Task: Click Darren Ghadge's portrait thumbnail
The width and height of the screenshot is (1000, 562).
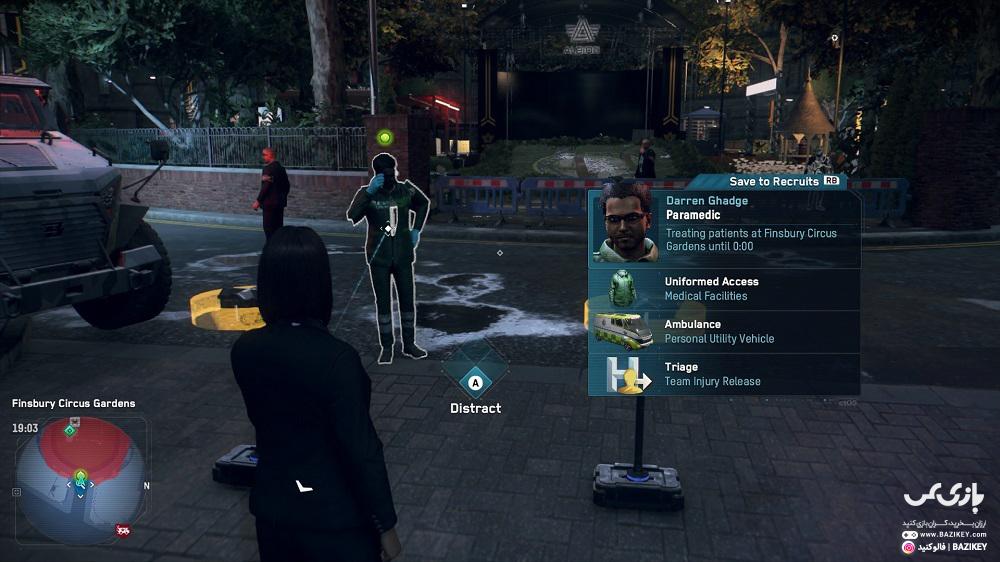Action: [x=625, y=224]
